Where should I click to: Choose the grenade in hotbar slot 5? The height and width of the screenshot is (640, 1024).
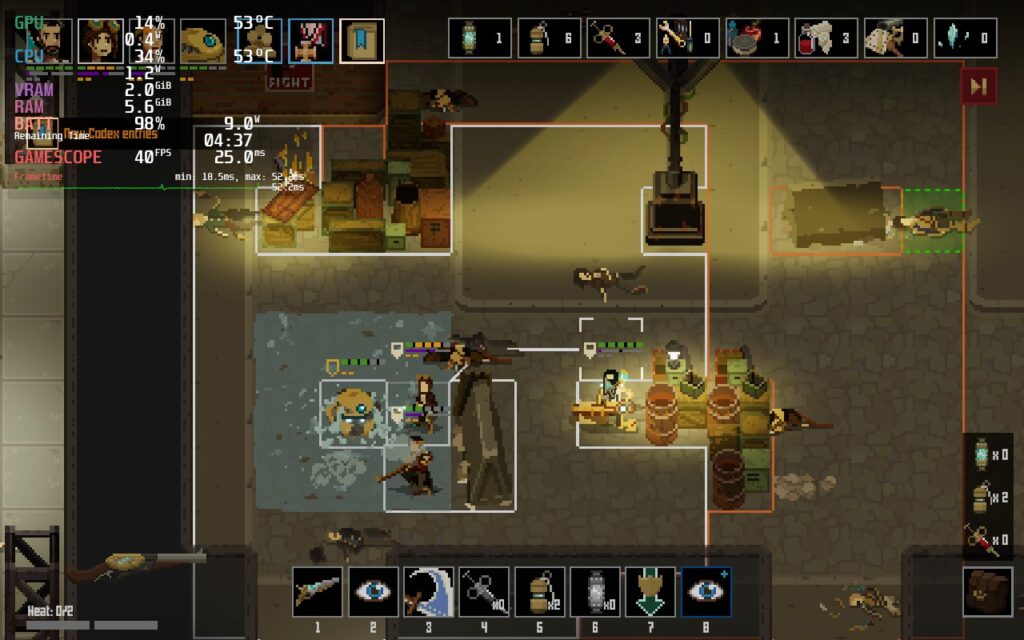click(540, 592)
